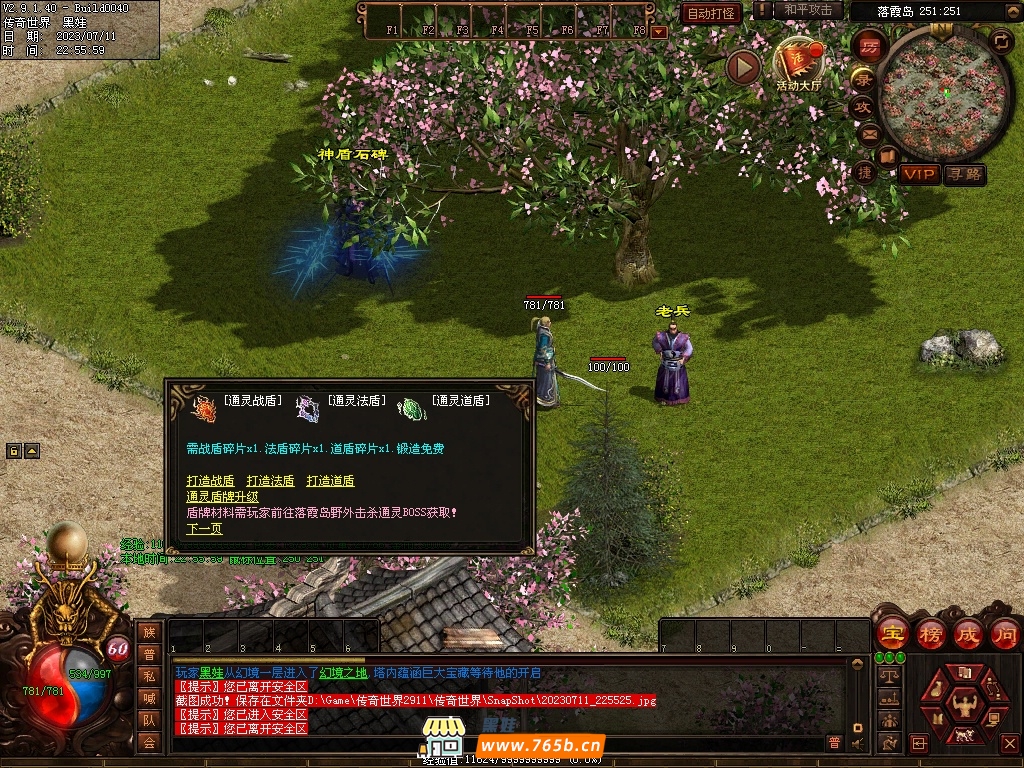This screenshot has width=1024, height=768.
Task: Switch the 和平攻击 attack mode
Action: point(808,10)
